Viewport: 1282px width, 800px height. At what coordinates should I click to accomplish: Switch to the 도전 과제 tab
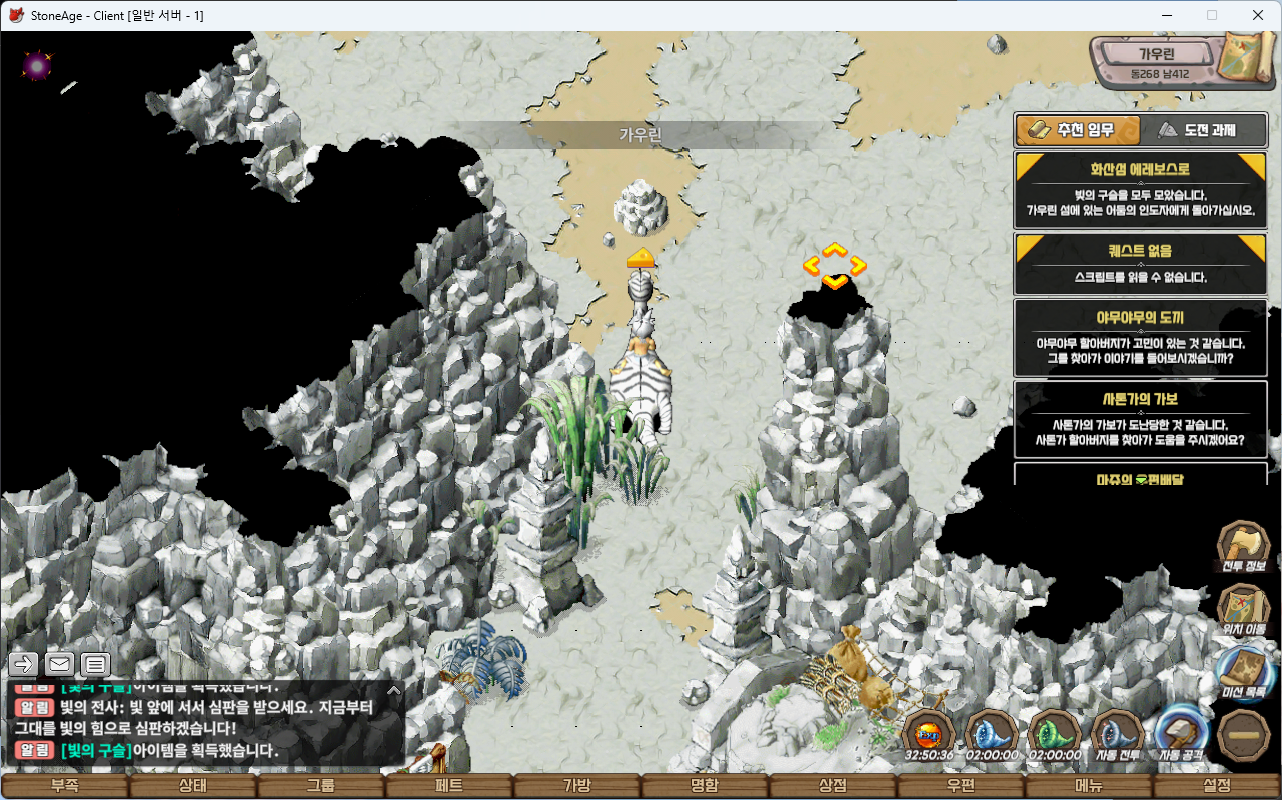(x=1197, y=130)
